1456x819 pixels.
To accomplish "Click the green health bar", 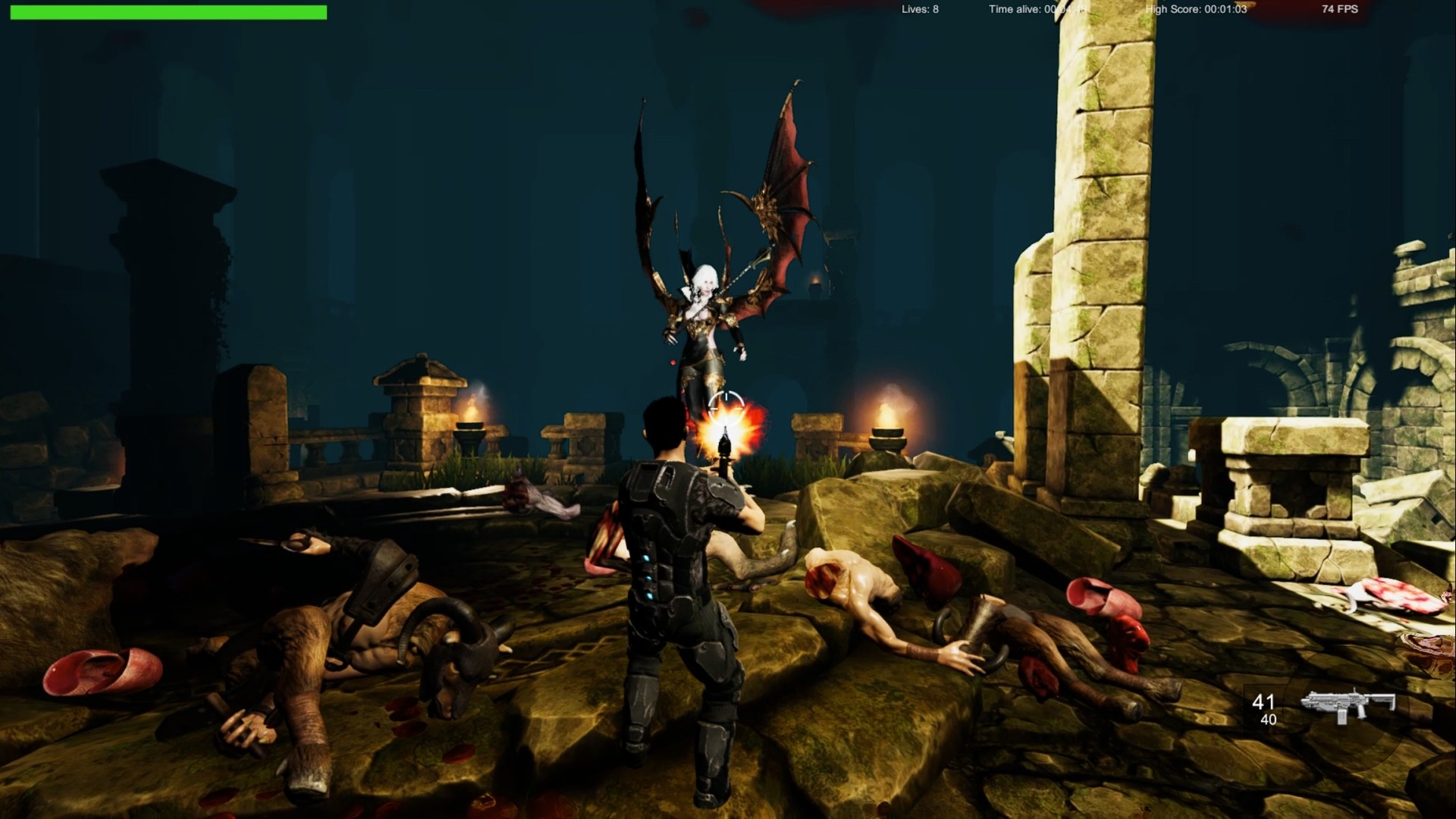I will click(167, 12).
